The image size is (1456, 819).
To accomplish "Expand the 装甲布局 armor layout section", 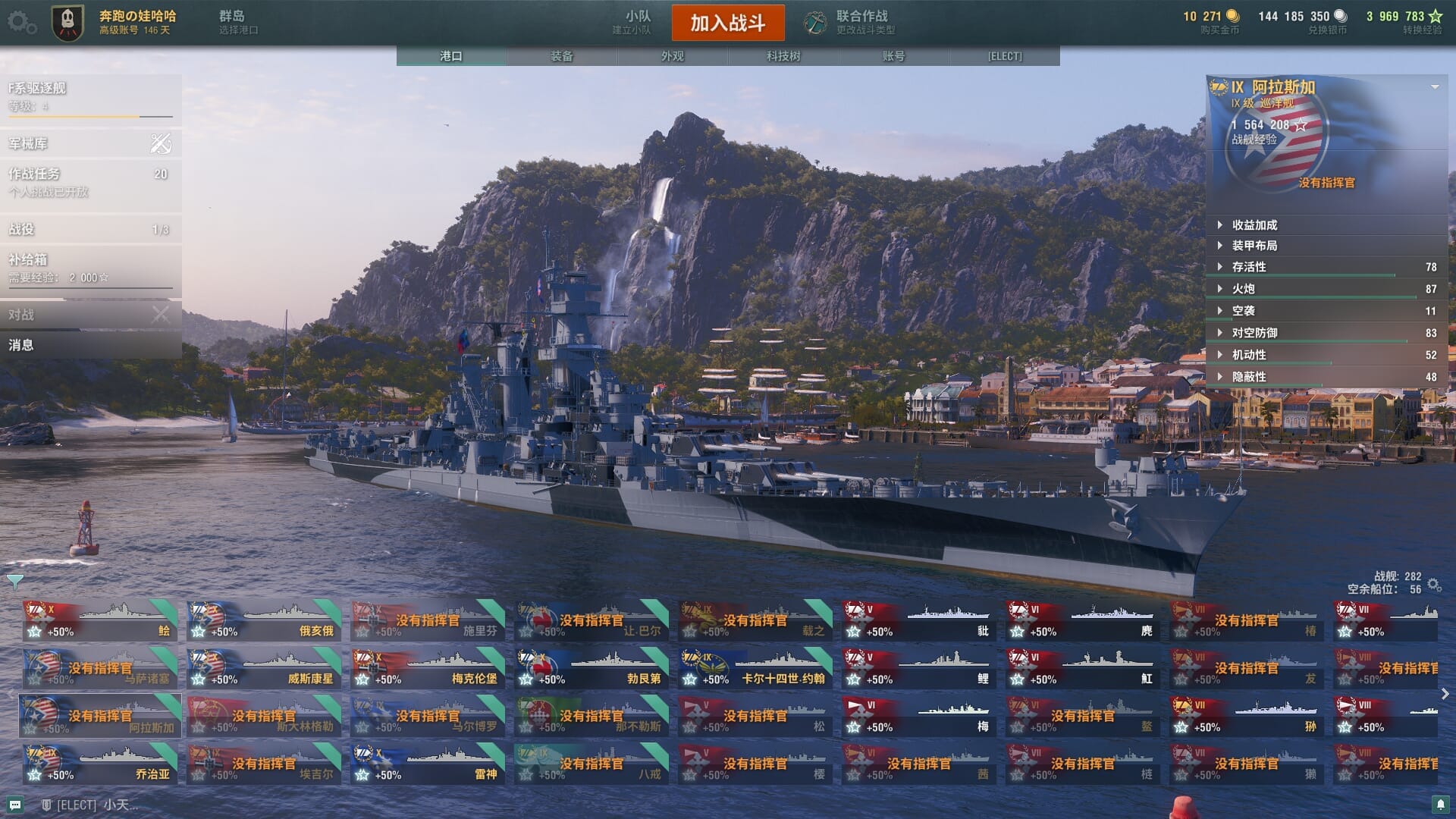I will pos(1254,246).
